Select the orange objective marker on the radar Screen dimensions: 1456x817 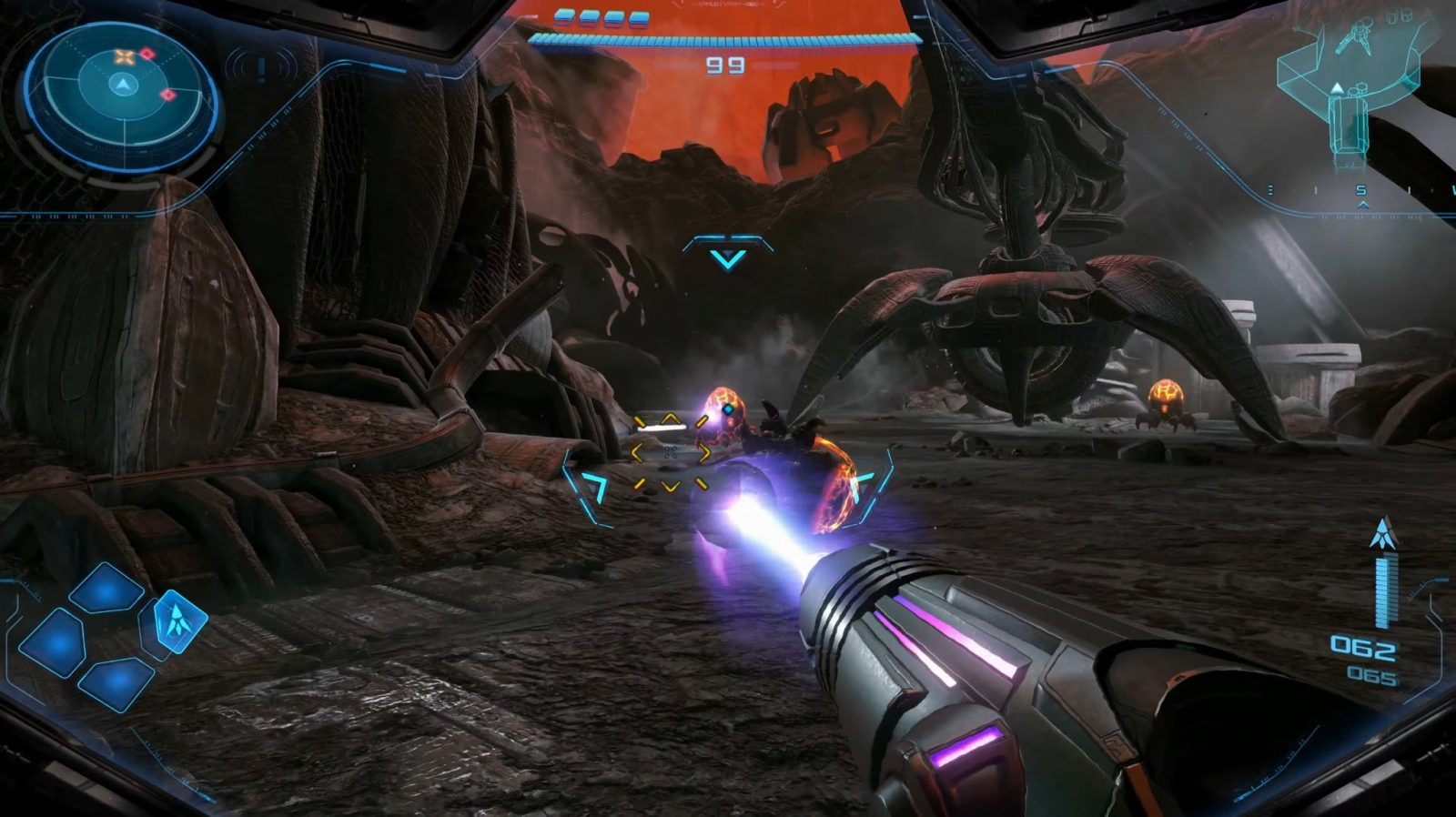(x=124, y=56)
